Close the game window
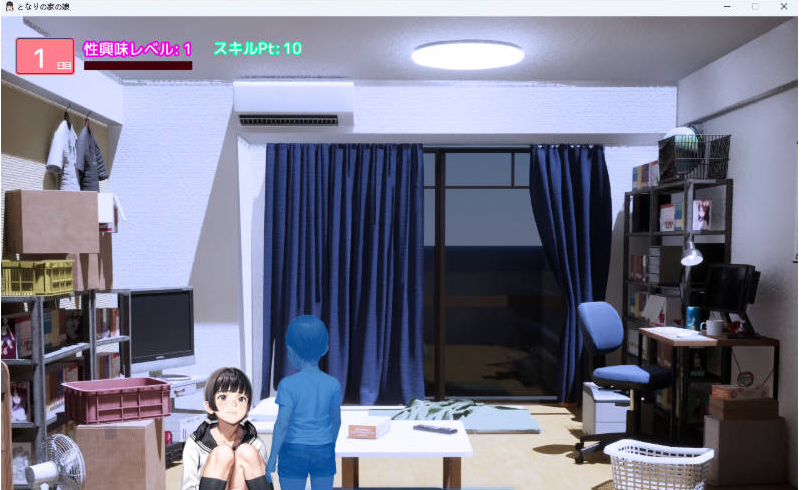Image resolution: width=801 pixels, height=490 pixels. coord(783,6)
